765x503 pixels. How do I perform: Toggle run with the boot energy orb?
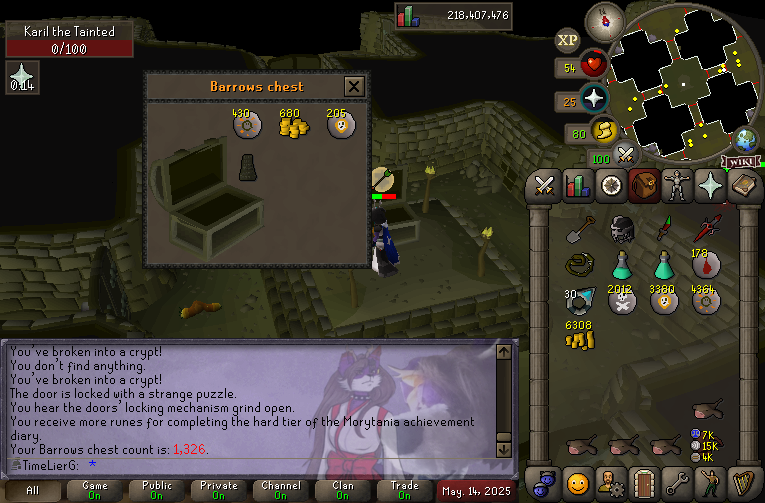point(603,130)
